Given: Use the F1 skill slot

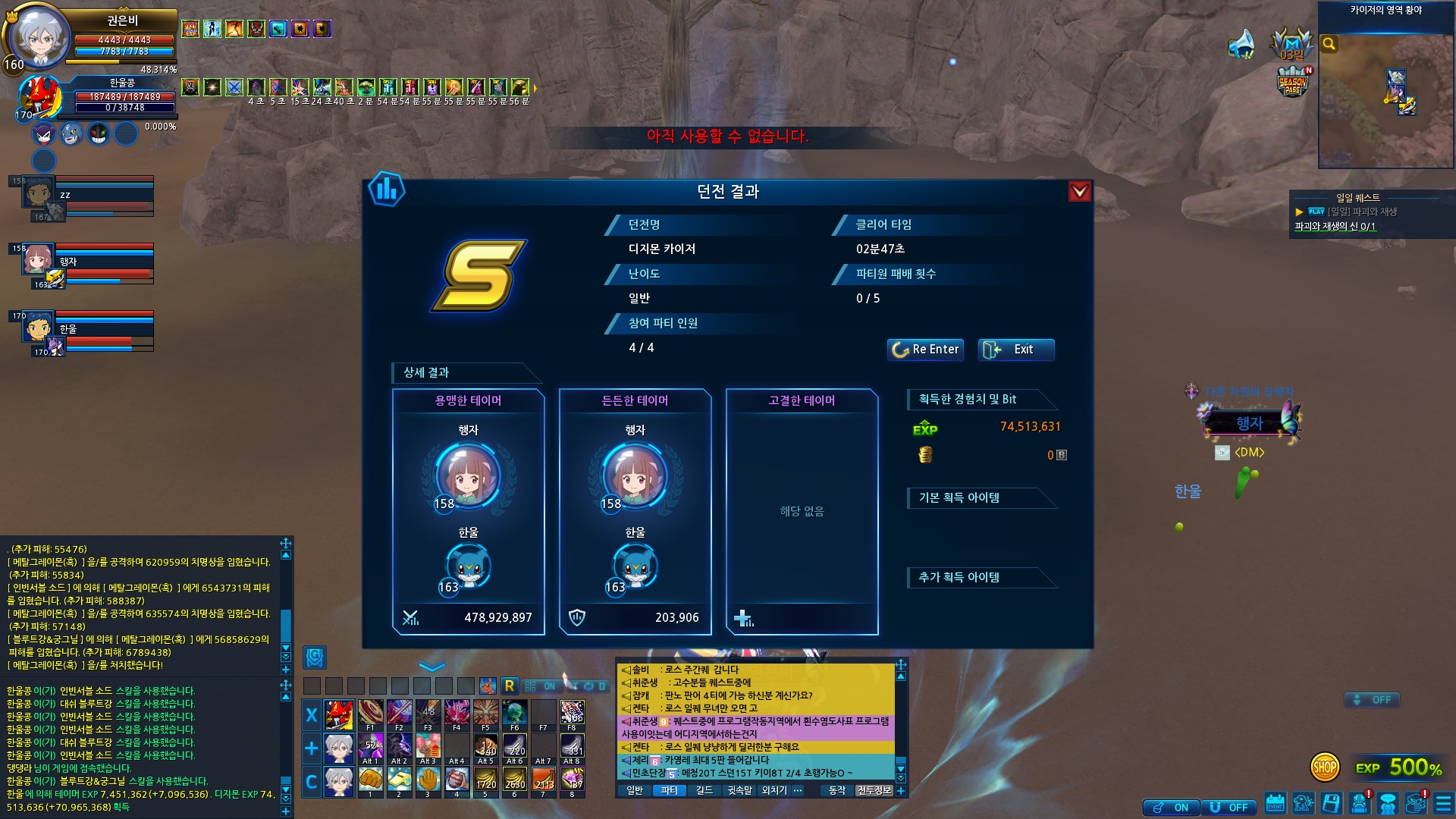Looking at the screenshot, I should 370,714.
